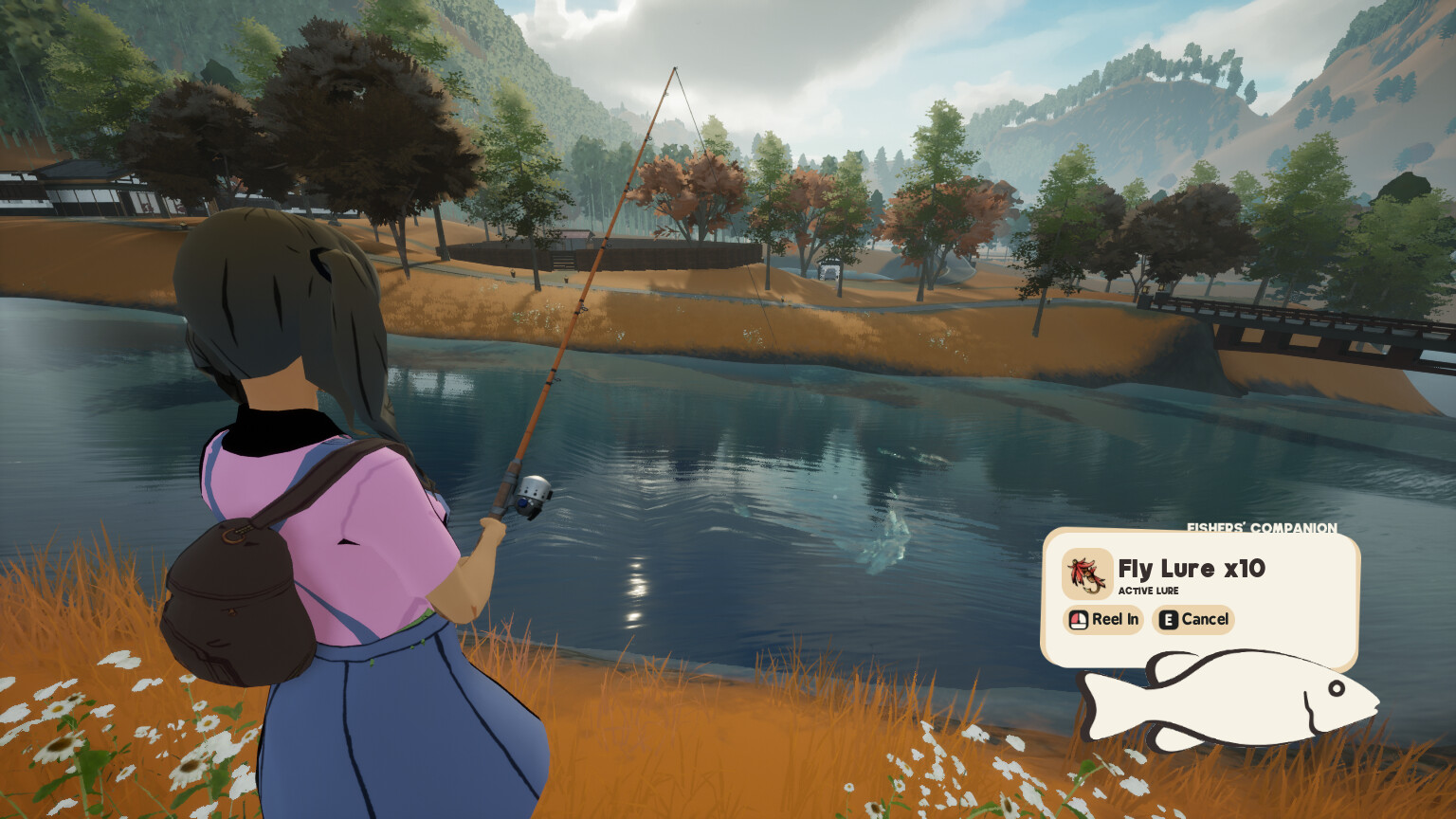Click the ACTIVE LURE label text

point(1150,590)
